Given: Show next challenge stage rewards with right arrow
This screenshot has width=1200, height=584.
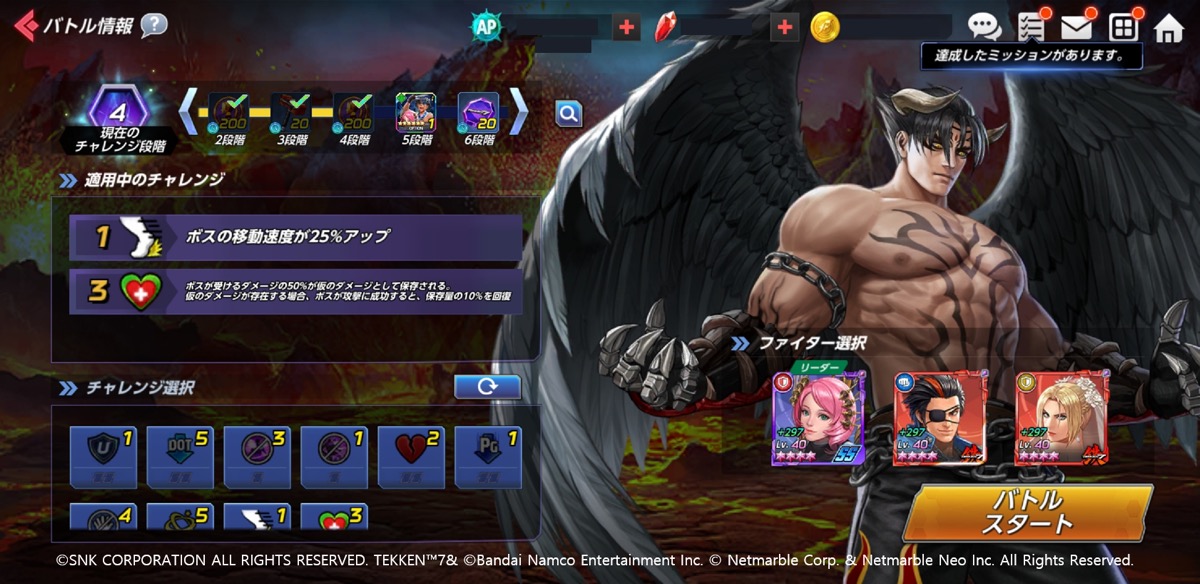Looking at the screenshot, I should pyautogui.click(x=520, y=112).
